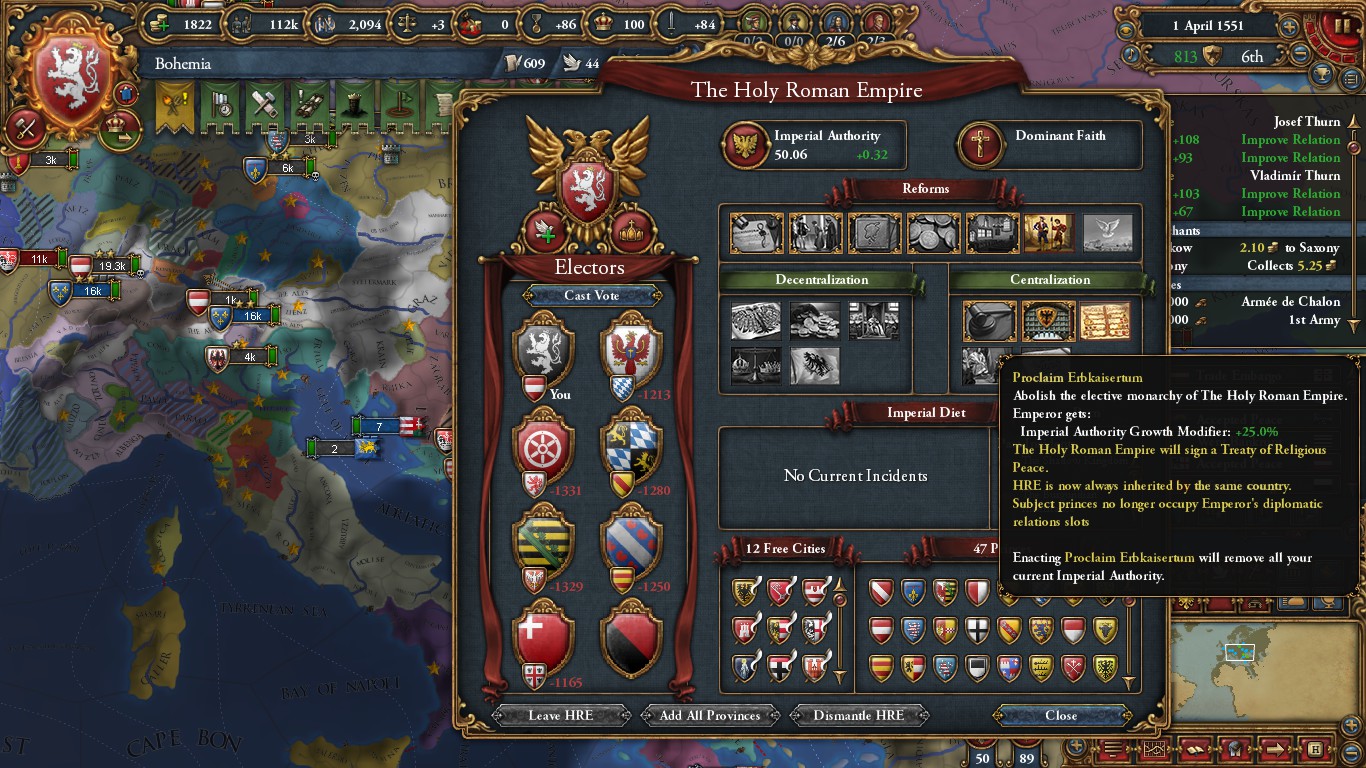The image size is (1366, 768).
Task: Click the Leave HRE button
Action: click(x=561, y=715)
